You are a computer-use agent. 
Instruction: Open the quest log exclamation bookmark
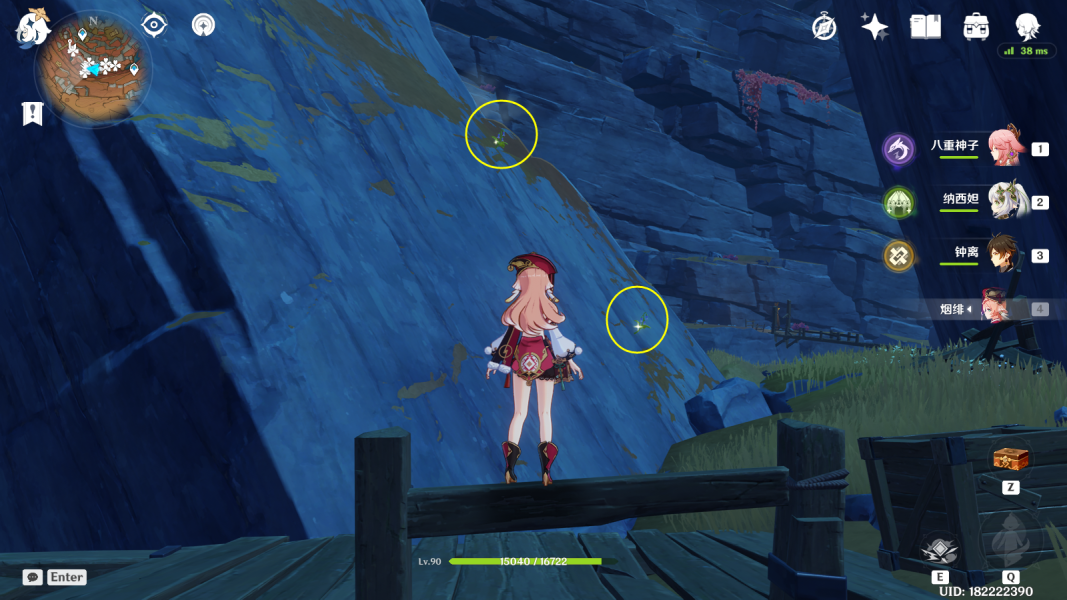tap(32, 114)
